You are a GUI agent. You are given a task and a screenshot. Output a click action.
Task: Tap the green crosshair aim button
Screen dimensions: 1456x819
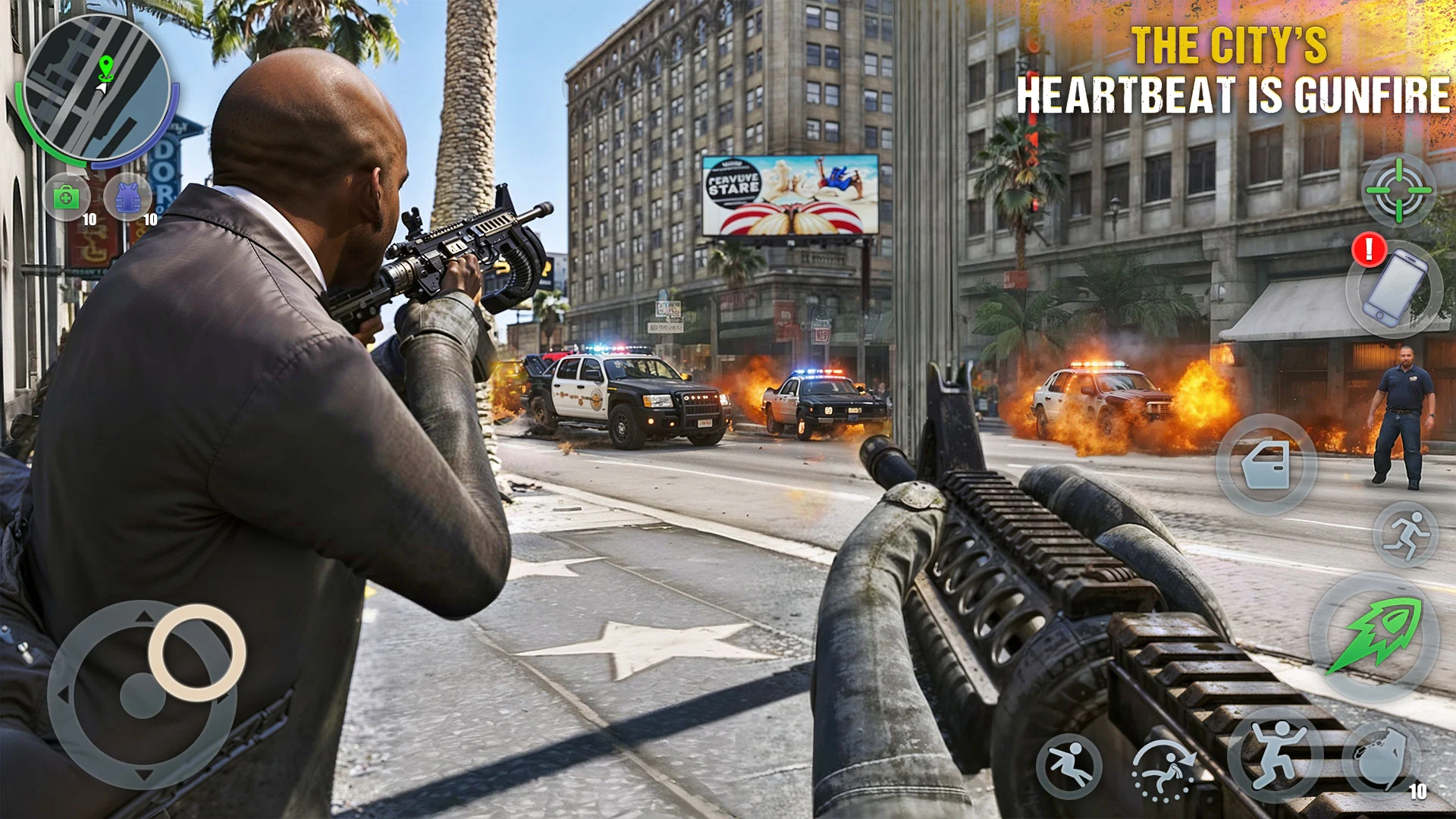[x=1399, y=190]
